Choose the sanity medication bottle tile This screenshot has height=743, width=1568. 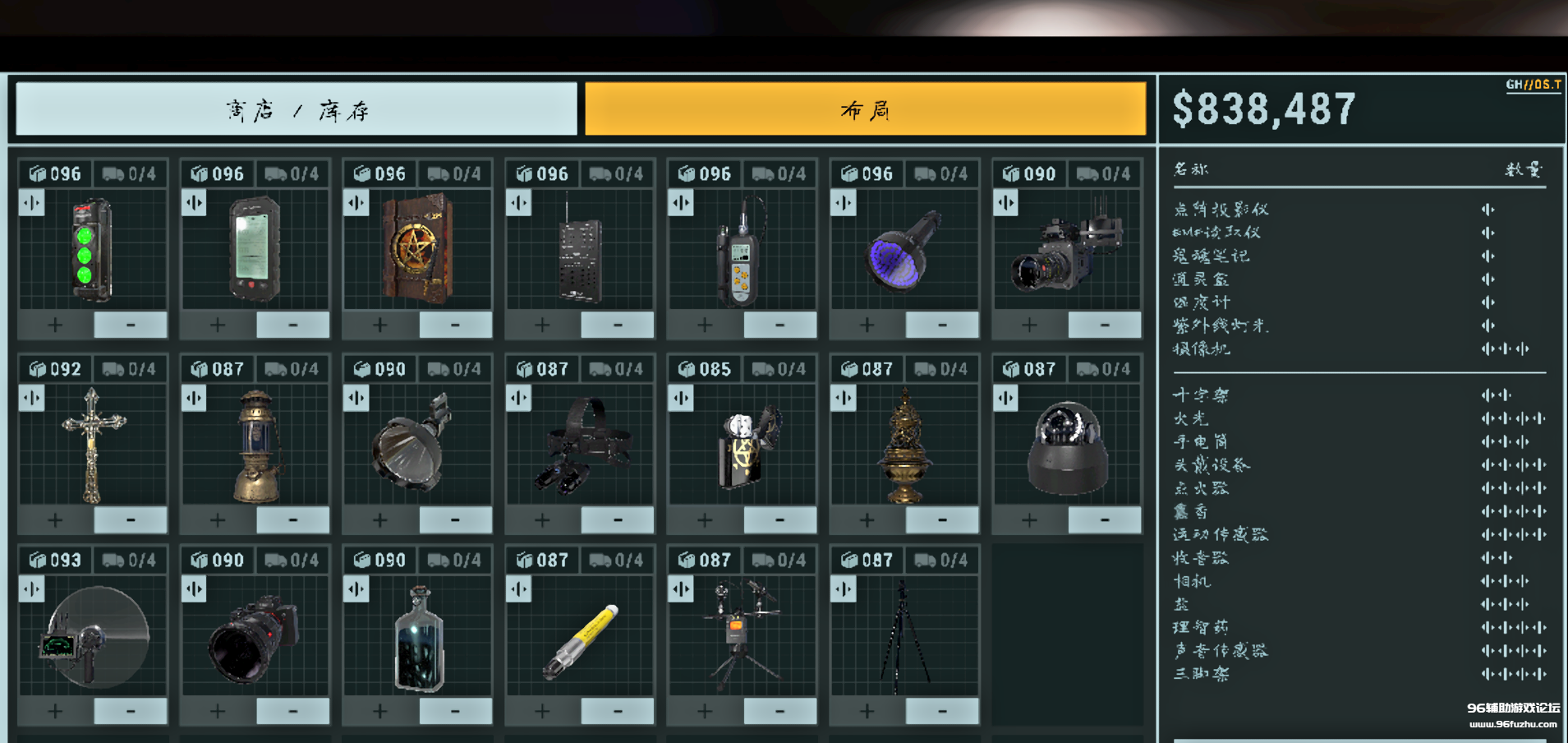417,637
